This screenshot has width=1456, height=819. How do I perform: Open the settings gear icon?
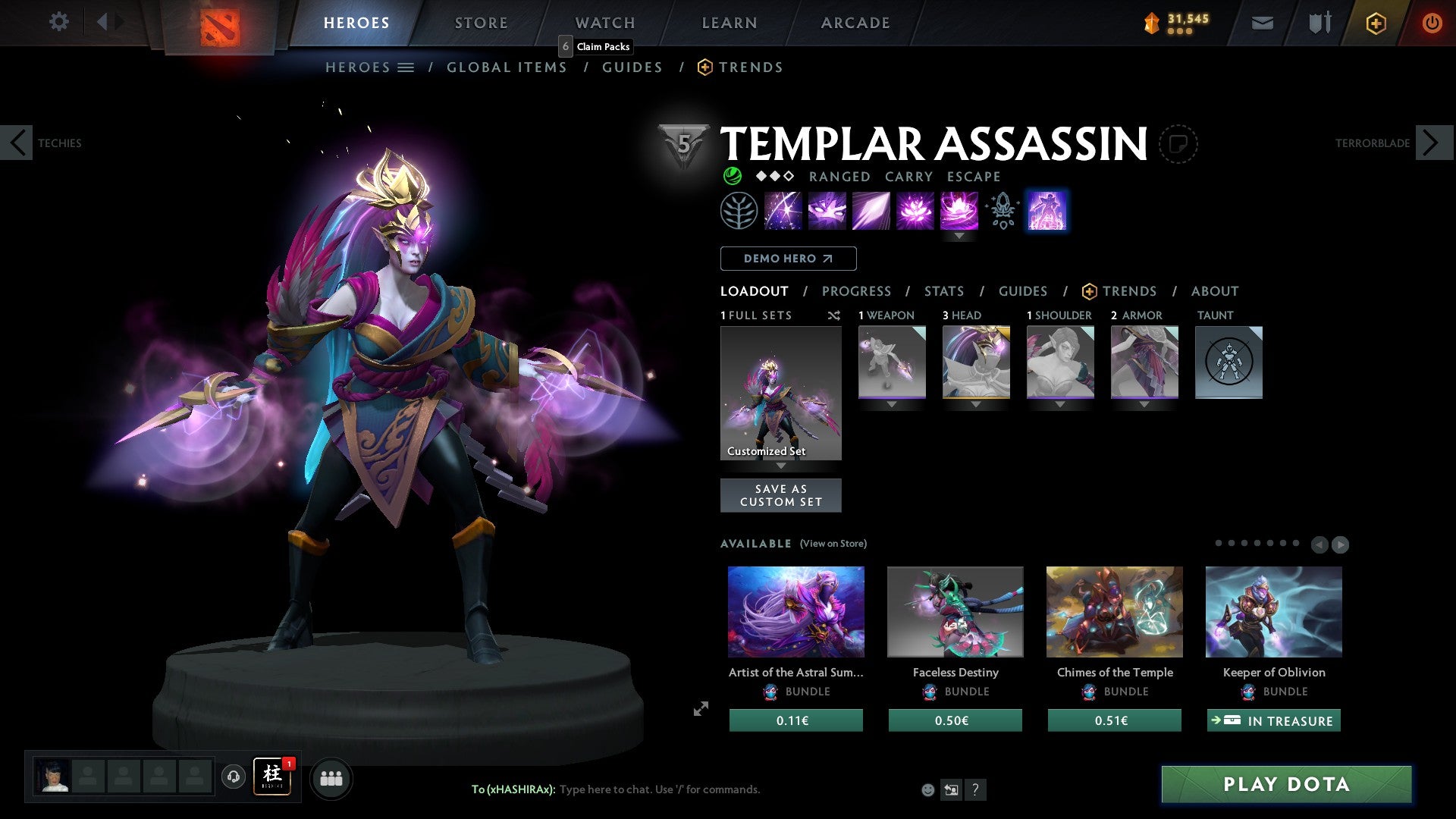(x=58, y=22)
